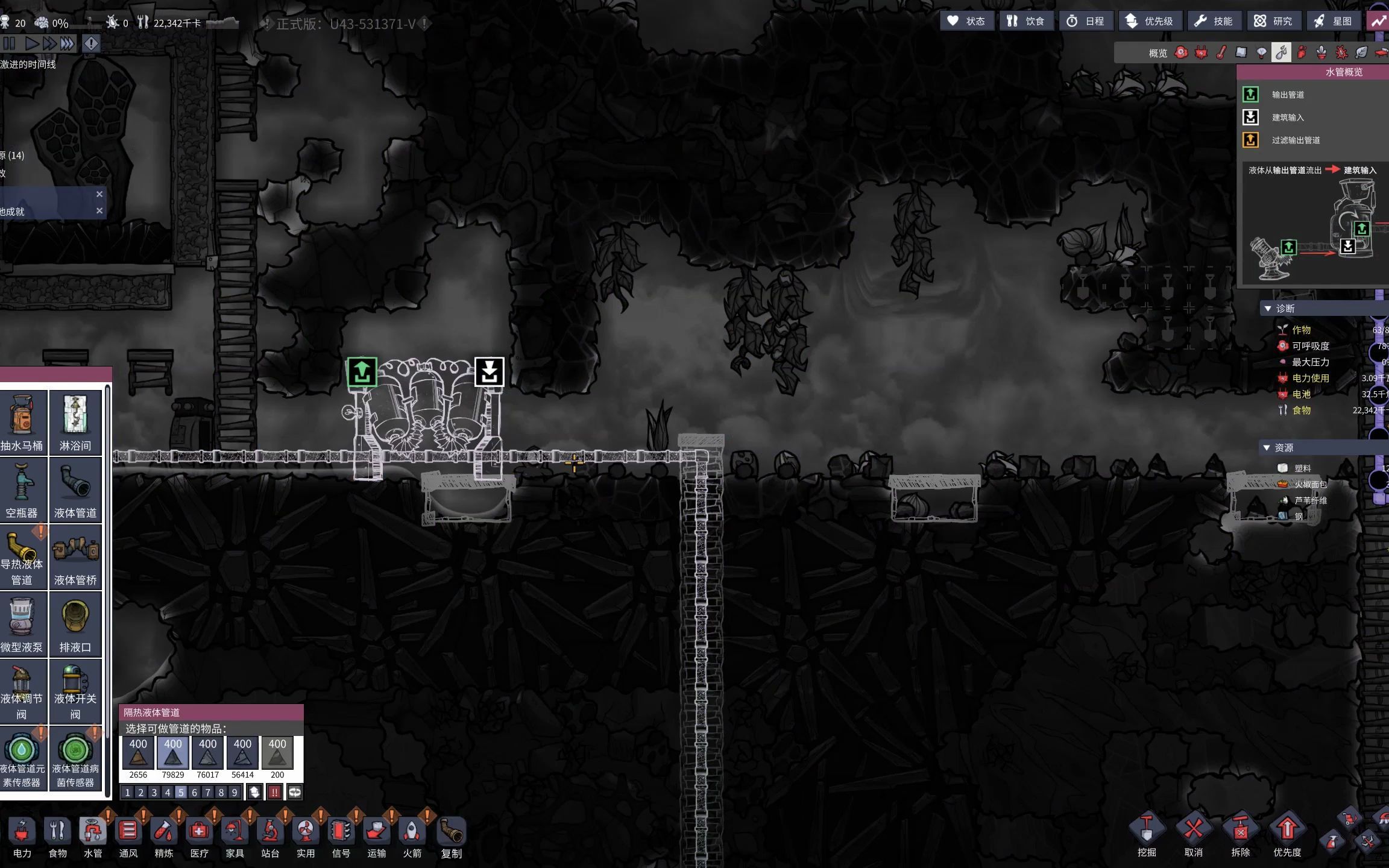Image resolution: width=1389 pixels, height=868 pixels.
Task: Select the 液体管道 liquid pipe building
Action: pos(75,489)
